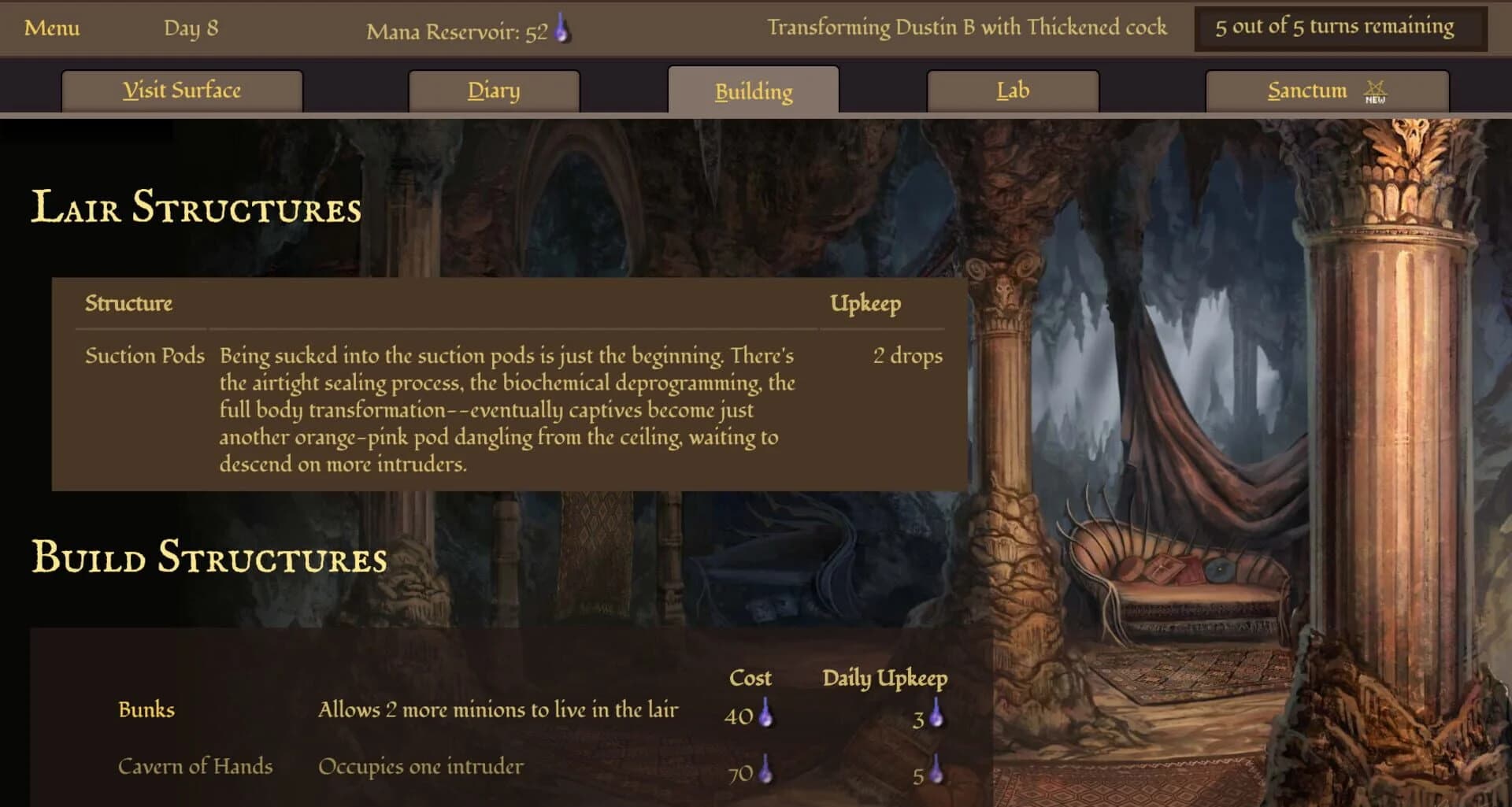This screenshot has width=1512, height=807.
Task: Open the Sanctum tab
Action: [1307, 90]
